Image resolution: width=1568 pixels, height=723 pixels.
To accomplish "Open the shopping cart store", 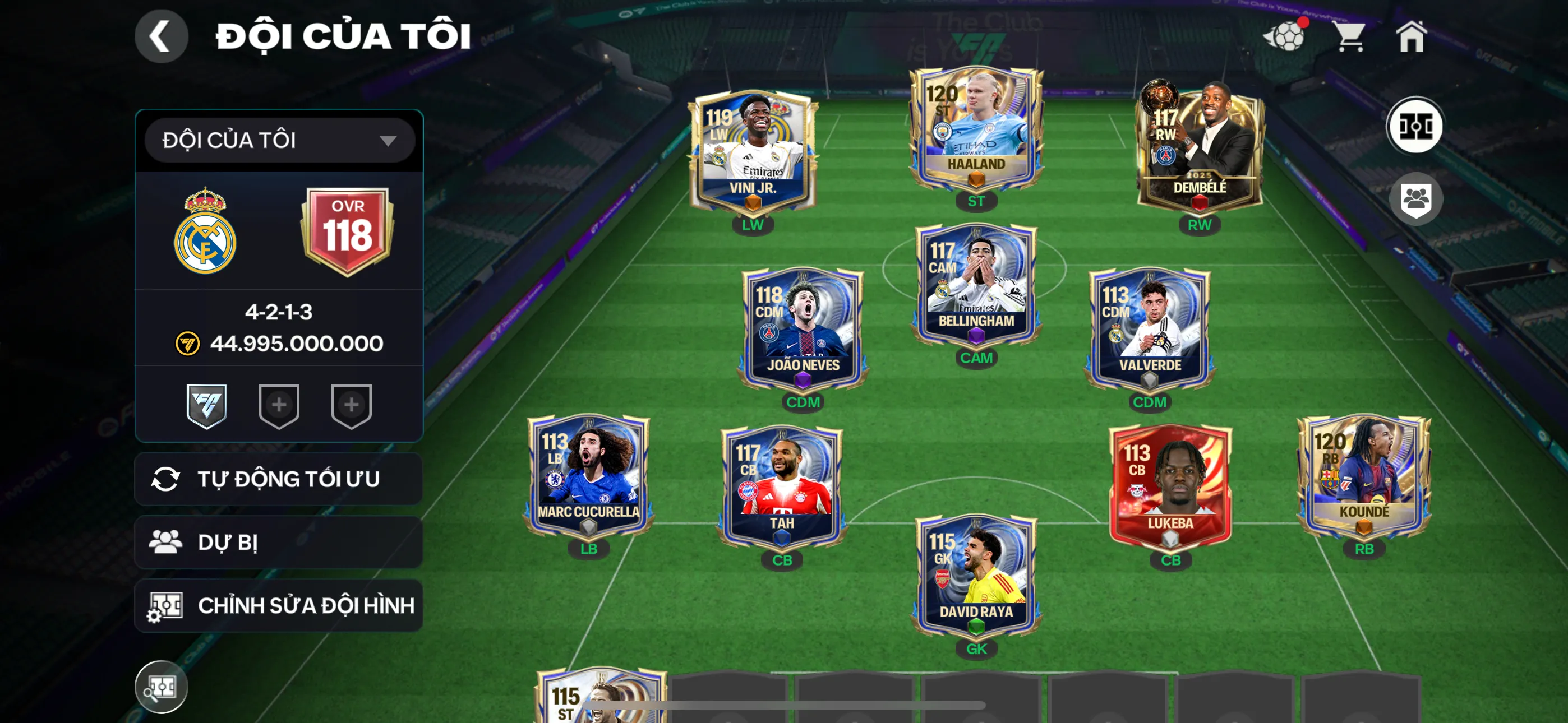I will point(1349,36).
